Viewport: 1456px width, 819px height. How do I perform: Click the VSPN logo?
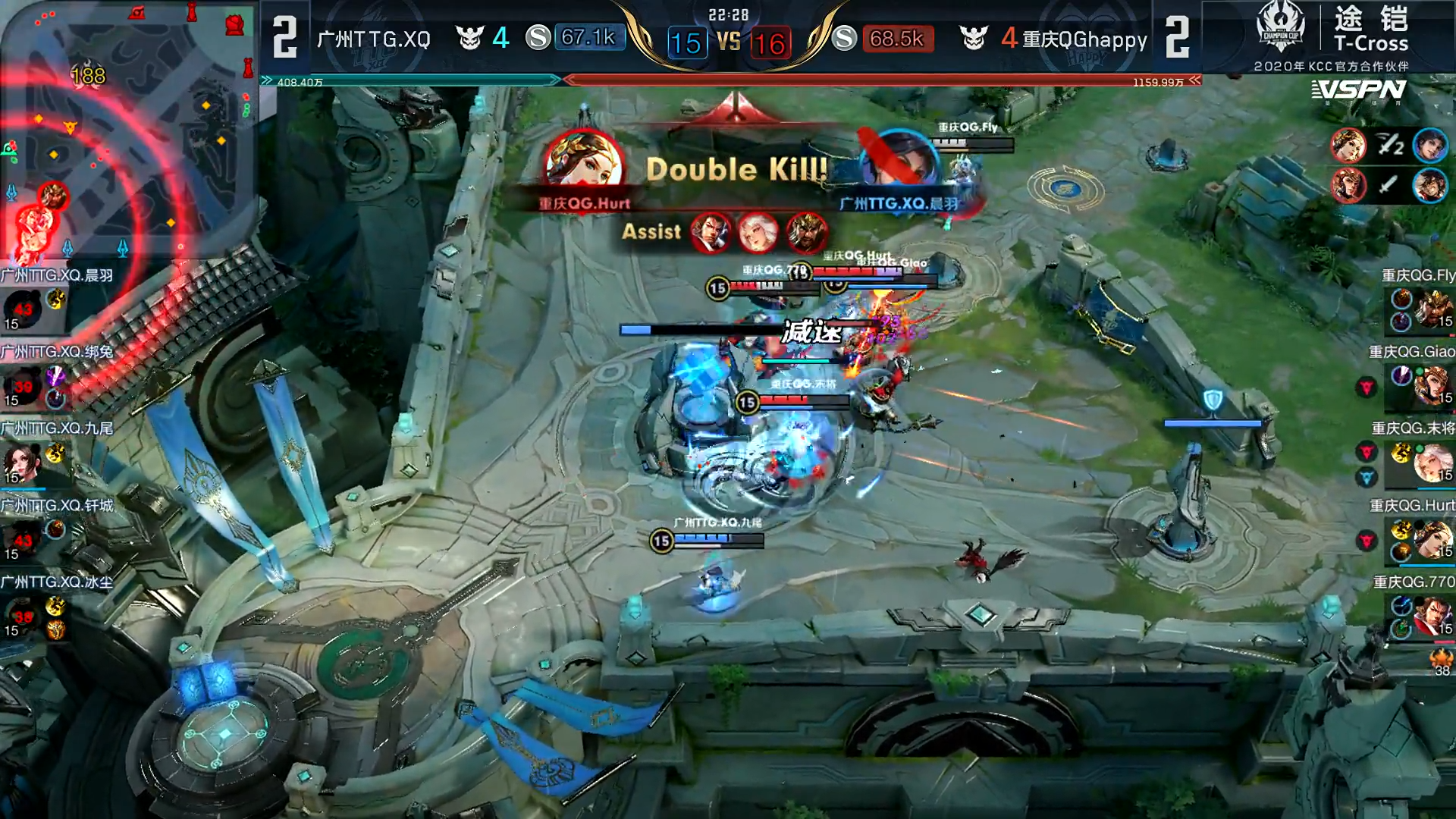1359,91
